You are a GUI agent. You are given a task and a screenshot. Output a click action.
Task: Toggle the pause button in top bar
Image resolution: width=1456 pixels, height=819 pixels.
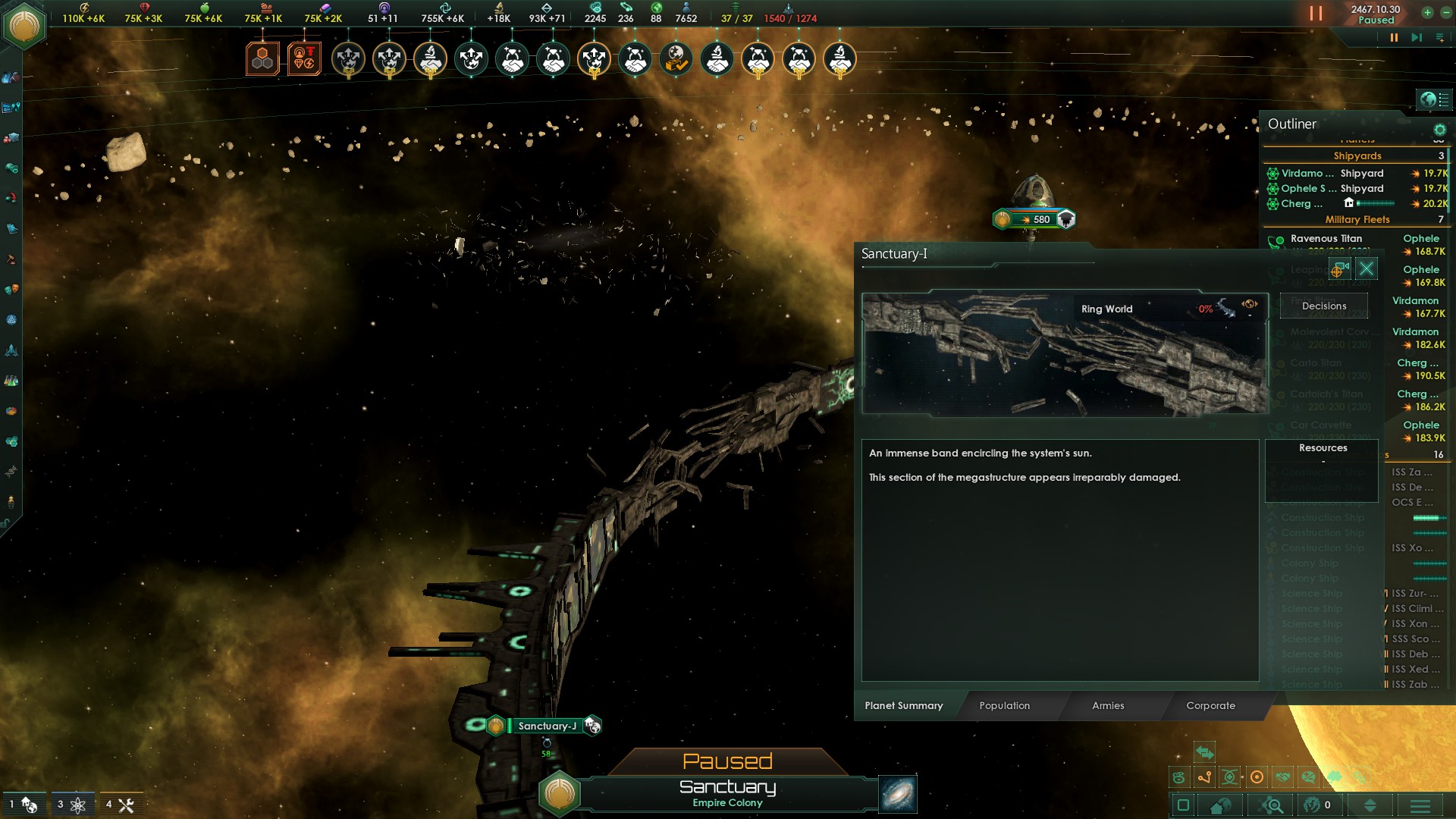pos(1394,37)
